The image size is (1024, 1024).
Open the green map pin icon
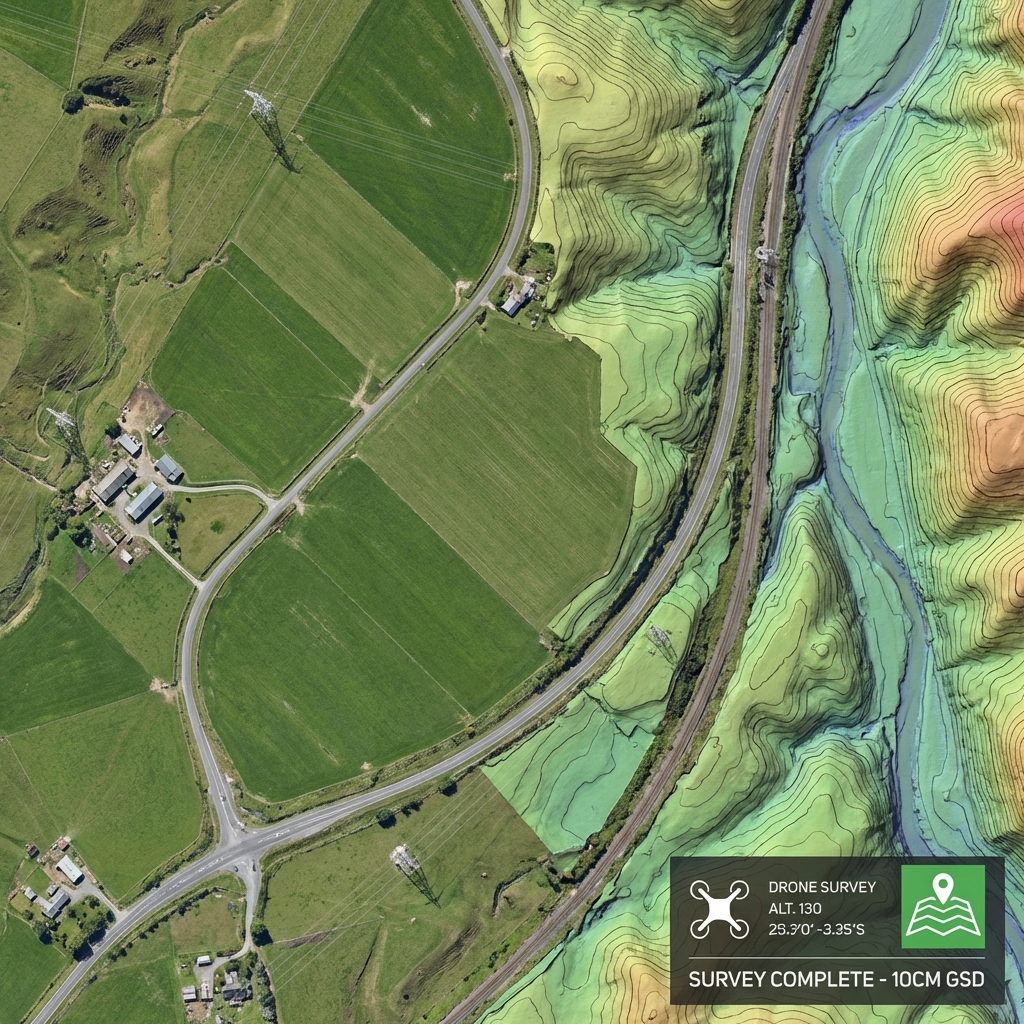pos(942,906)
